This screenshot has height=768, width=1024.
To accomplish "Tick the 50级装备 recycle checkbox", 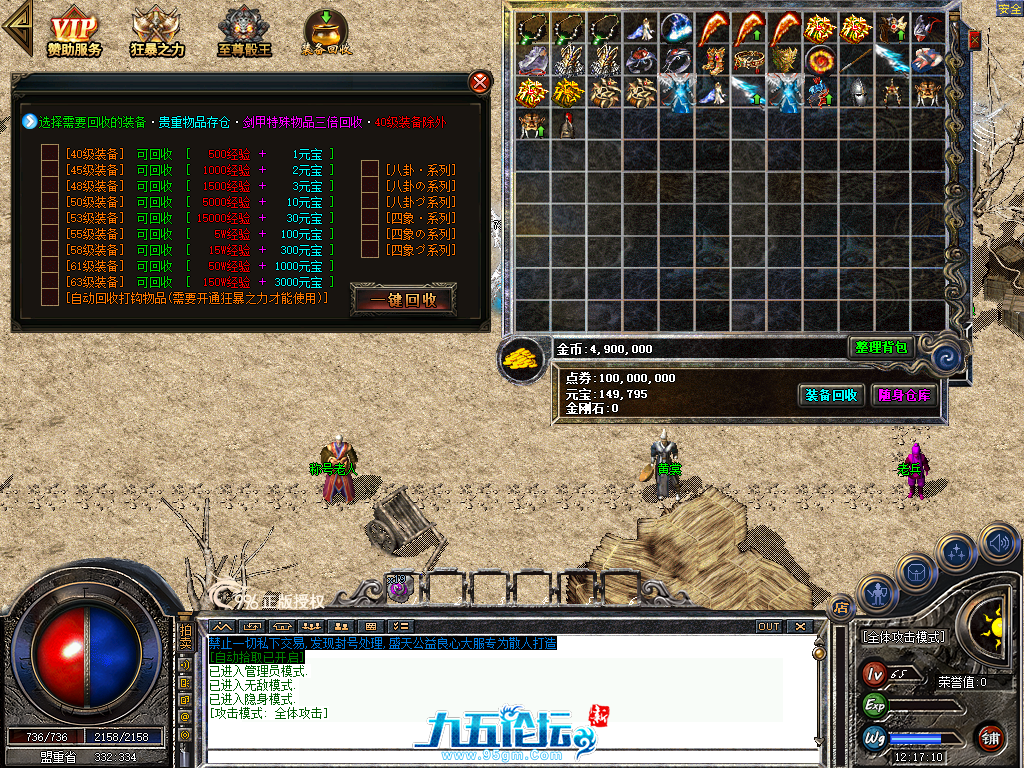I will (x=50, y=202).
